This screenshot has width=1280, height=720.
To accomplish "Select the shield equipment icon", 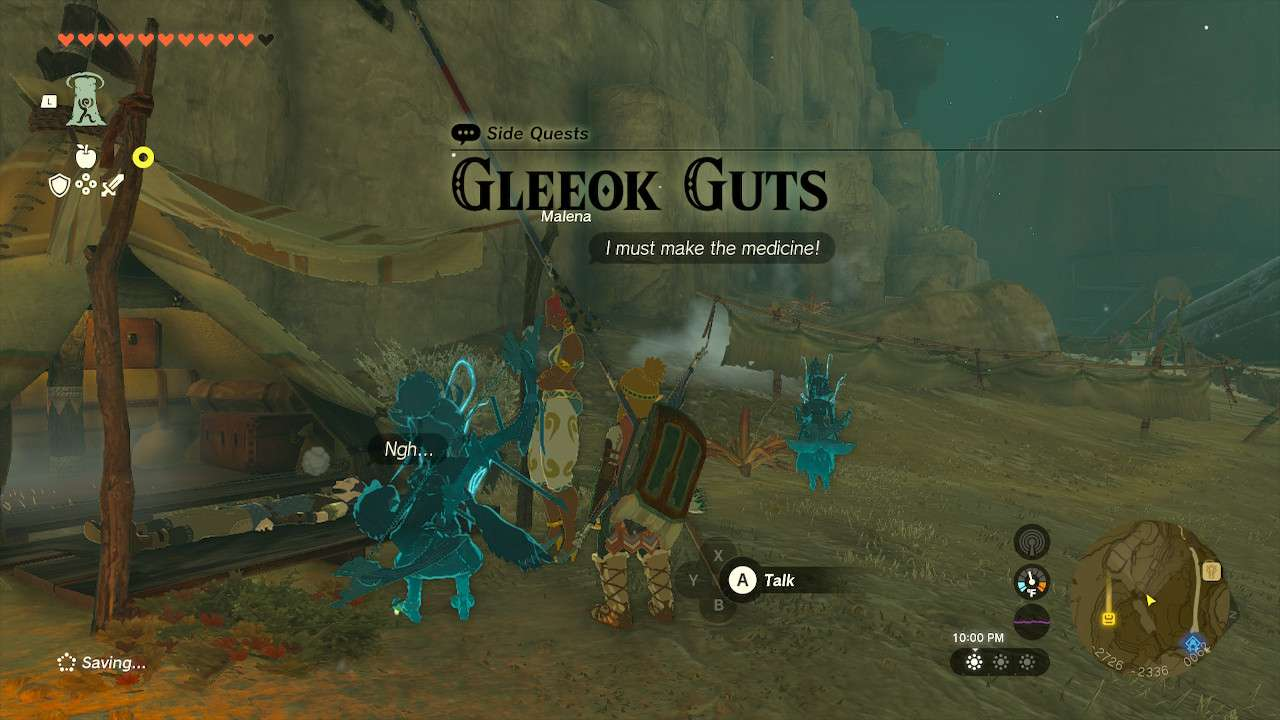I will (x=60, y=184).
